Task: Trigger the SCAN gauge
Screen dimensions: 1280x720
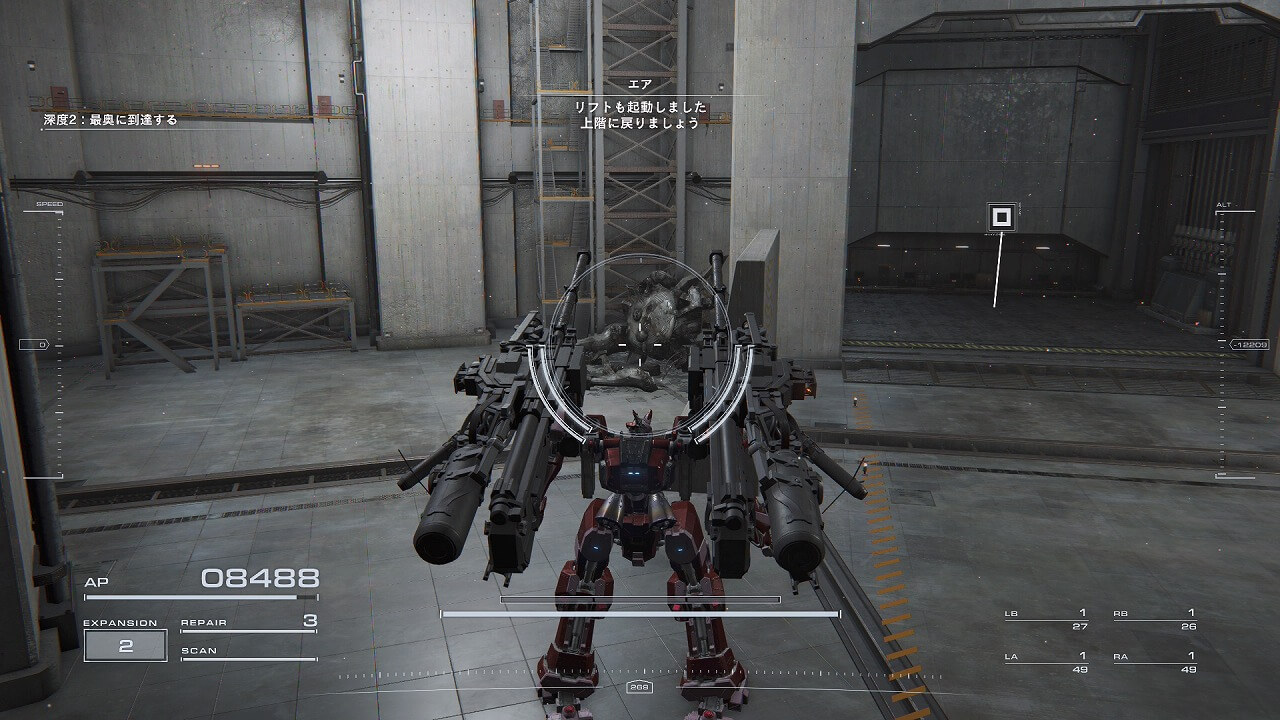Action: (x=248, y=652)
